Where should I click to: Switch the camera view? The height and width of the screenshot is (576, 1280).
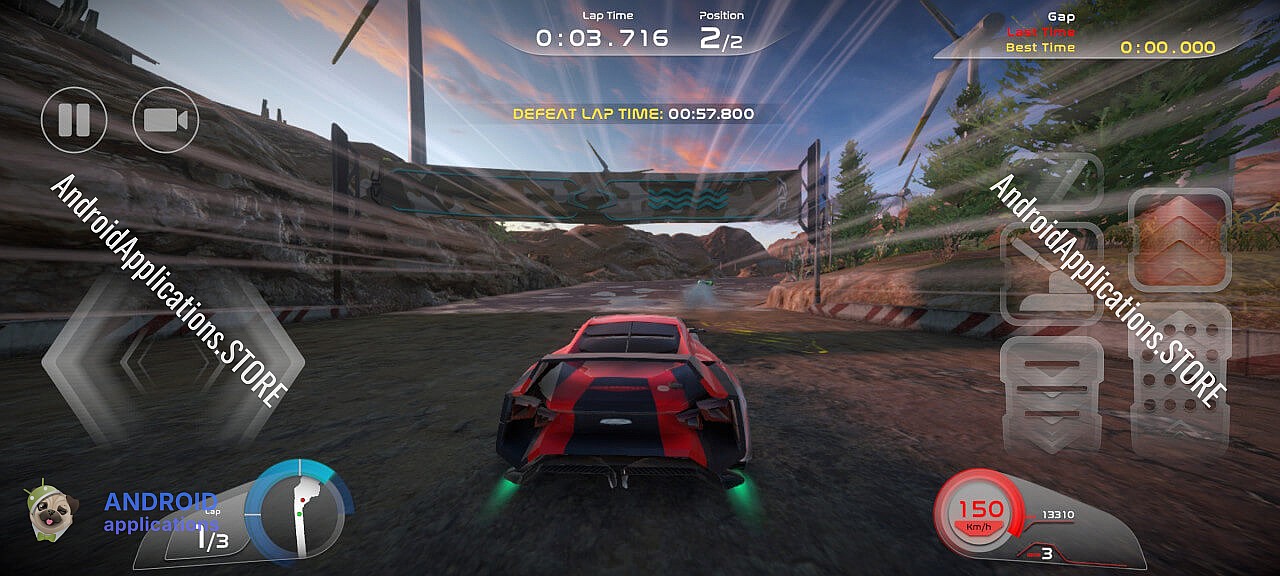(166, 120)
